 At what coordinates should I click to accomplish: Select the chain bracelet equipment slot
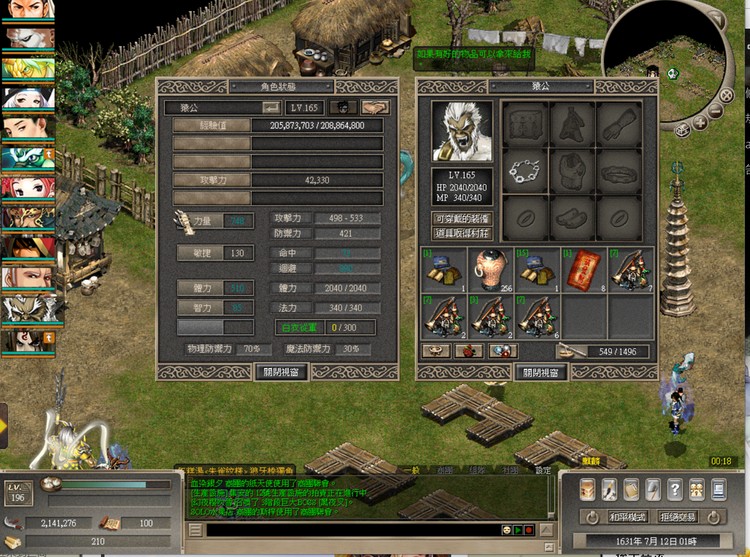(x=523, y=170)
